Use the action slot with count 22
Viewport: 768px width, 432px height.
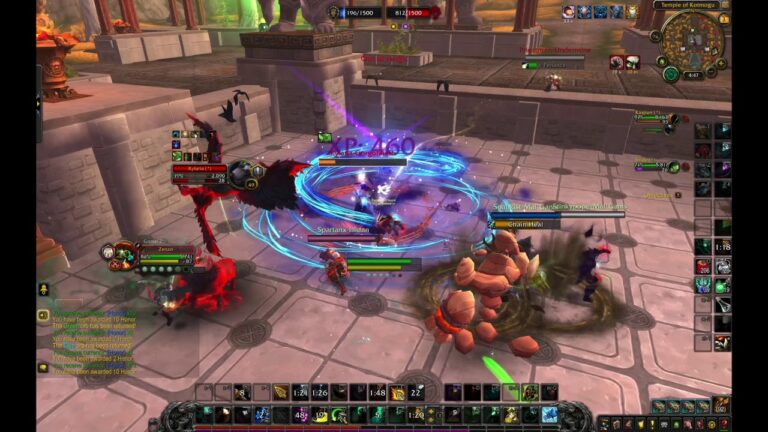pos(417,393)
